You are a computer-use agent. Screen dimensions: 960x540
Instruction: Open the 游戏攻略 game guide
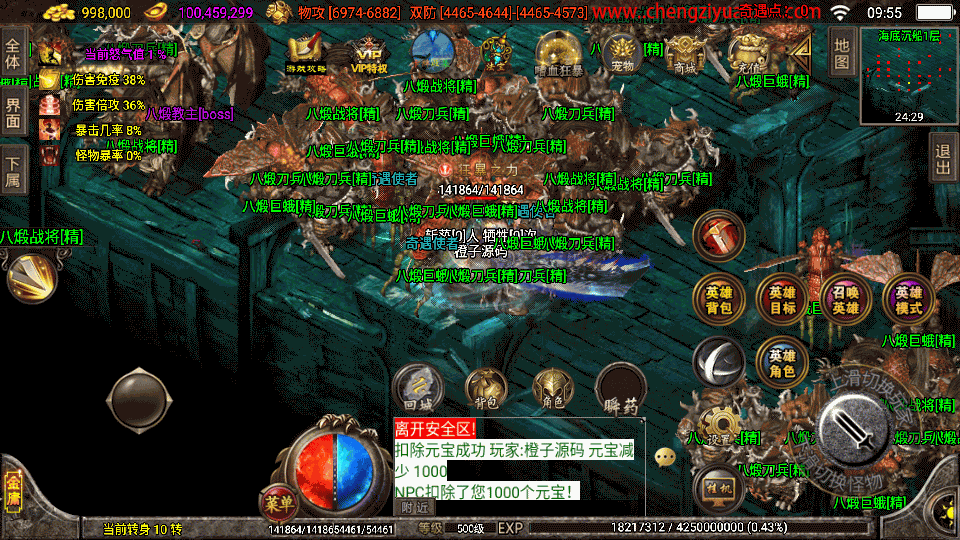[306, 54]
